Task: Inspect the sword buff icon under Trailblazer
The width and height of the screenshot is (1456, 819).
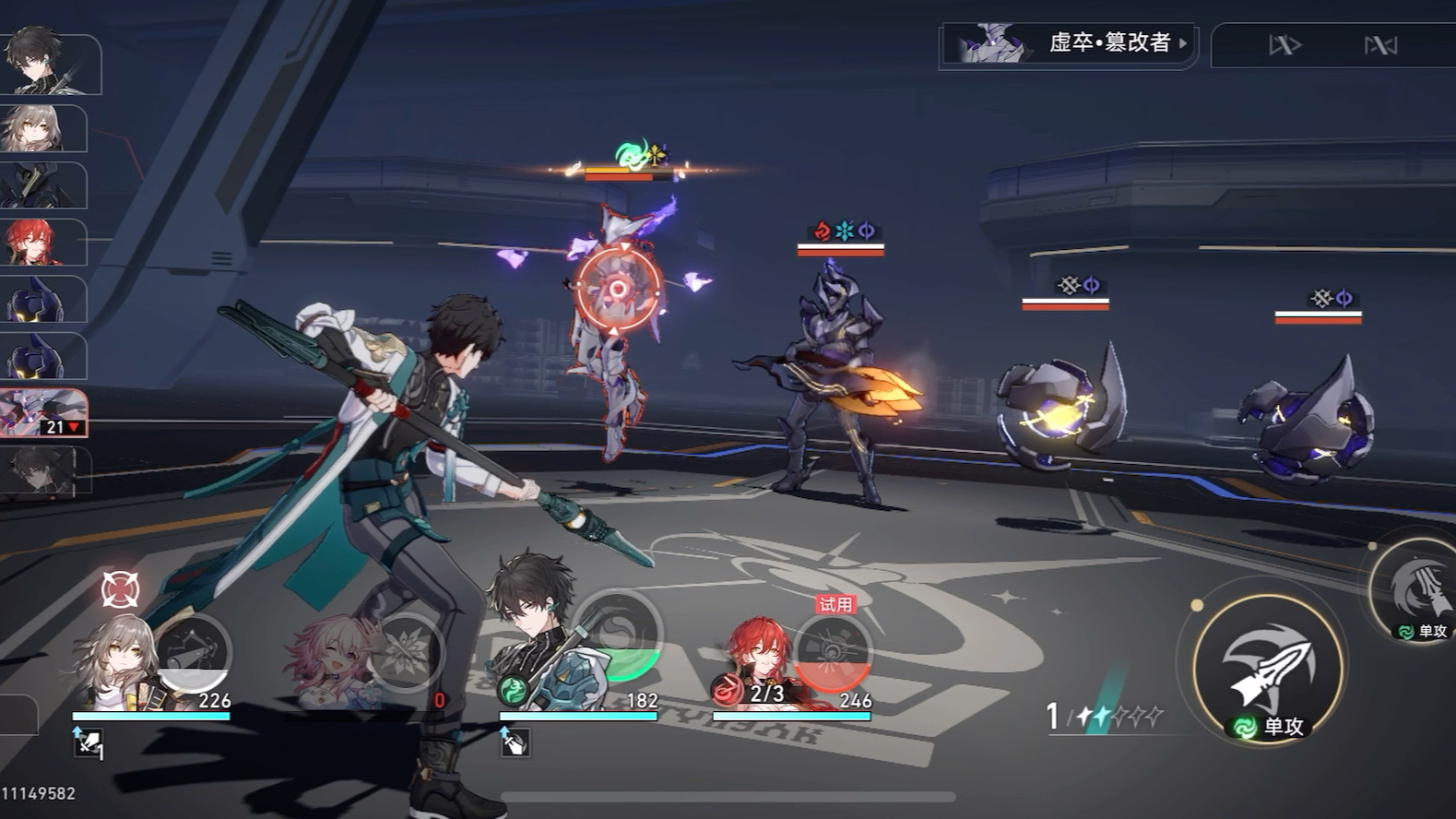Action: coord(89,743)
